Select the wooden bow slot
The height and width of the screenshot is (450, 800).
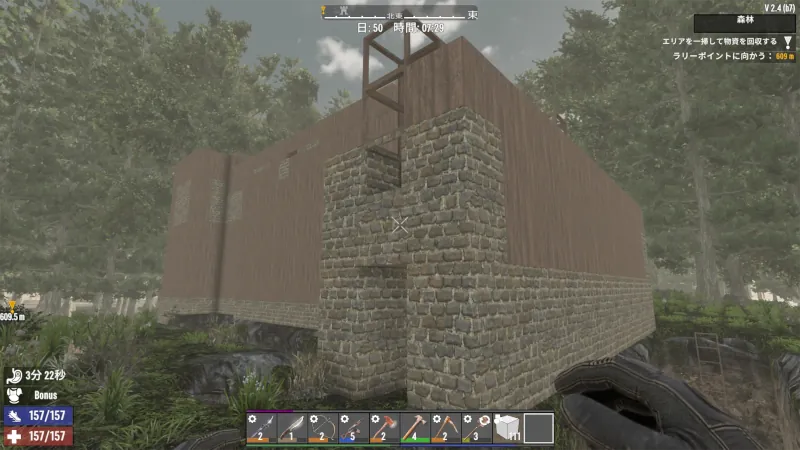pos(323,427)
